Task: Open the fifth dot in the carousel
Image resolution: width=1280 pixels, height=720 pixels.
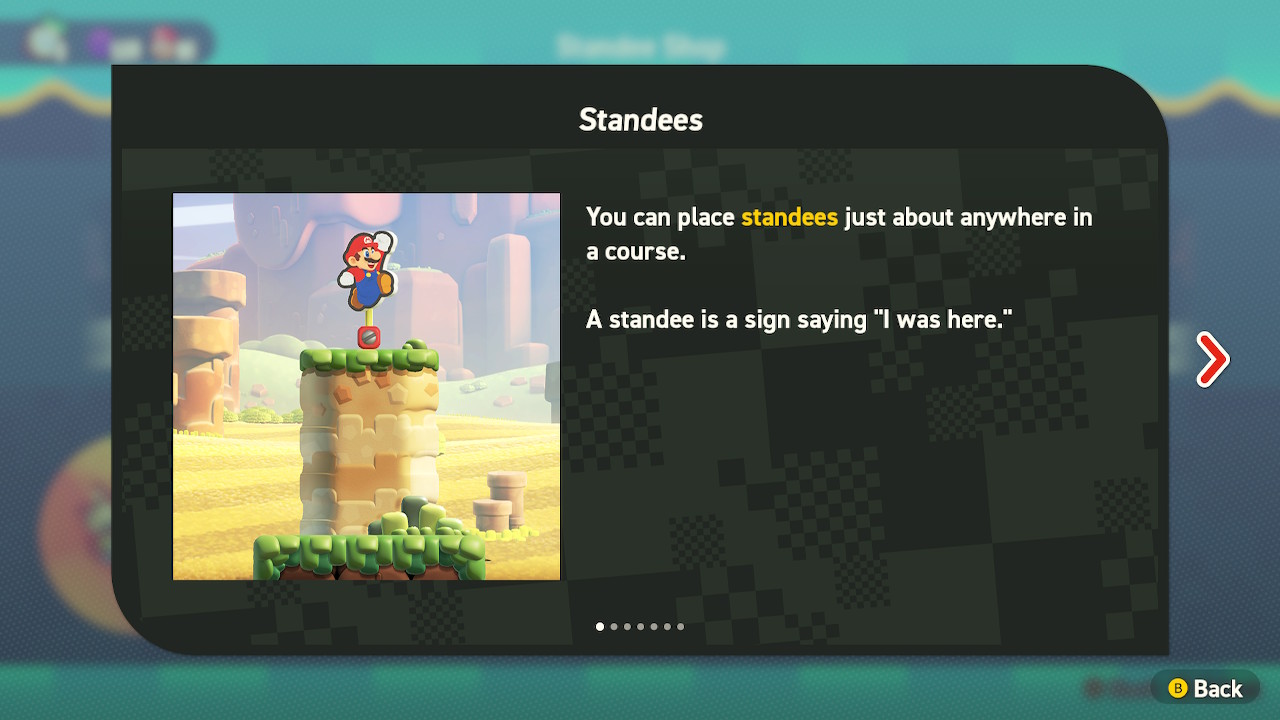Action: coord(654,627)
